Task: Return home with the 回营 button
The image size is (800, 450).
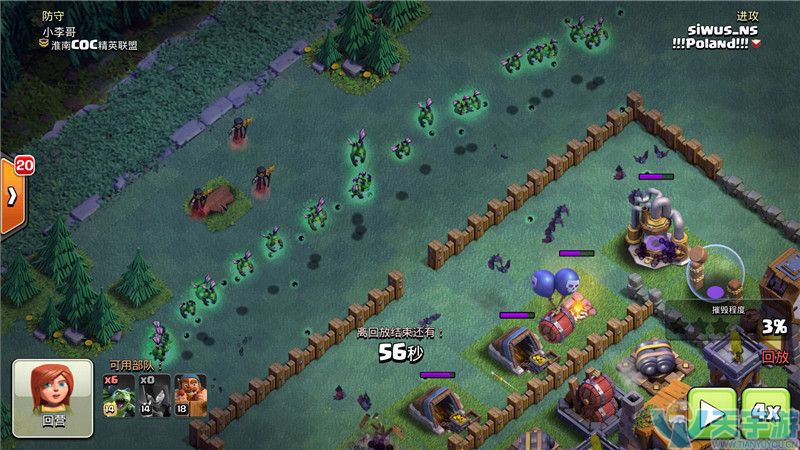Action: (53, 398)
